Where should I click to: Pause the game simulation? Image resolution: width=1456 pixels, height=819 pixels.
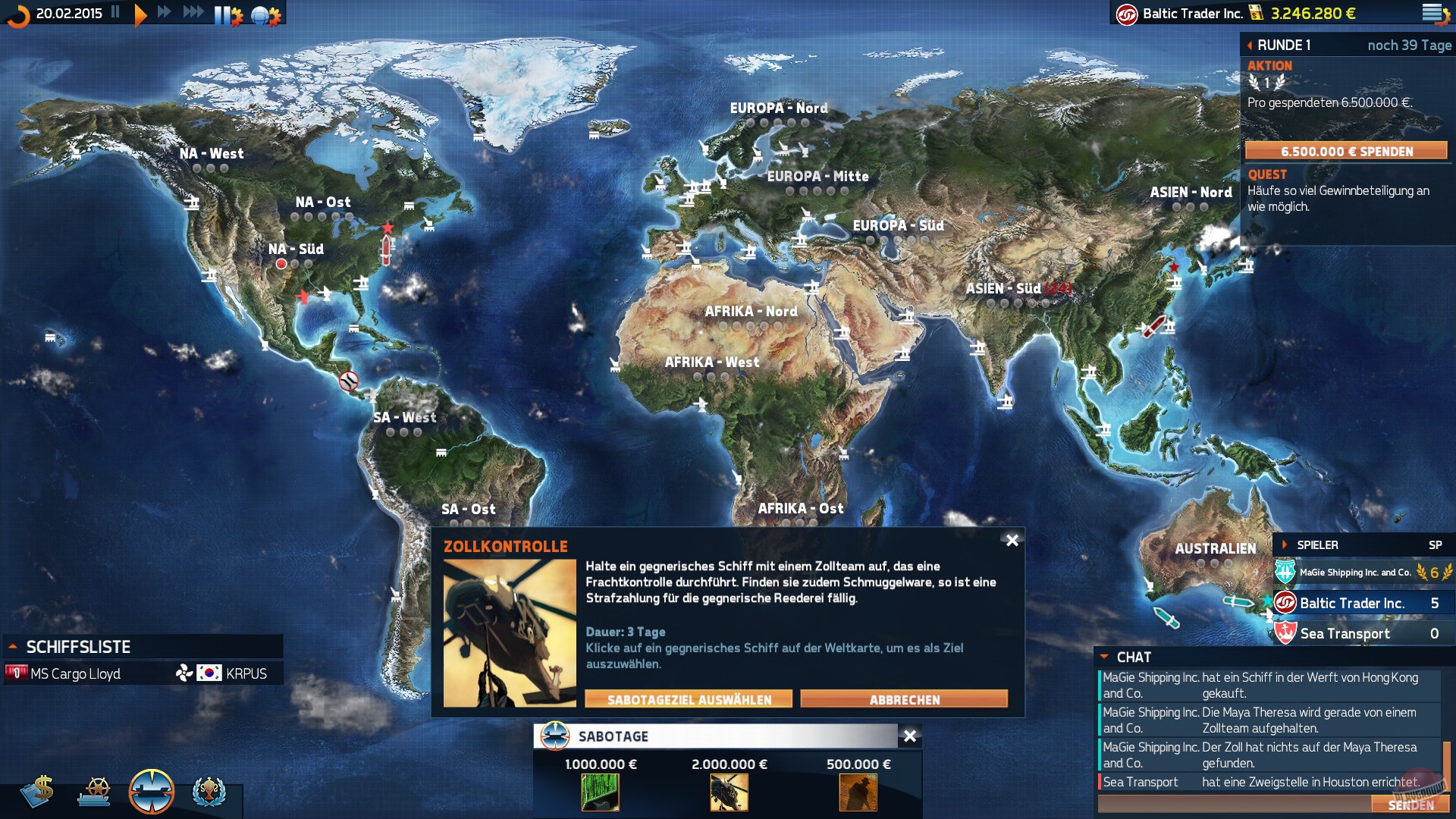(x=115, y=13)
